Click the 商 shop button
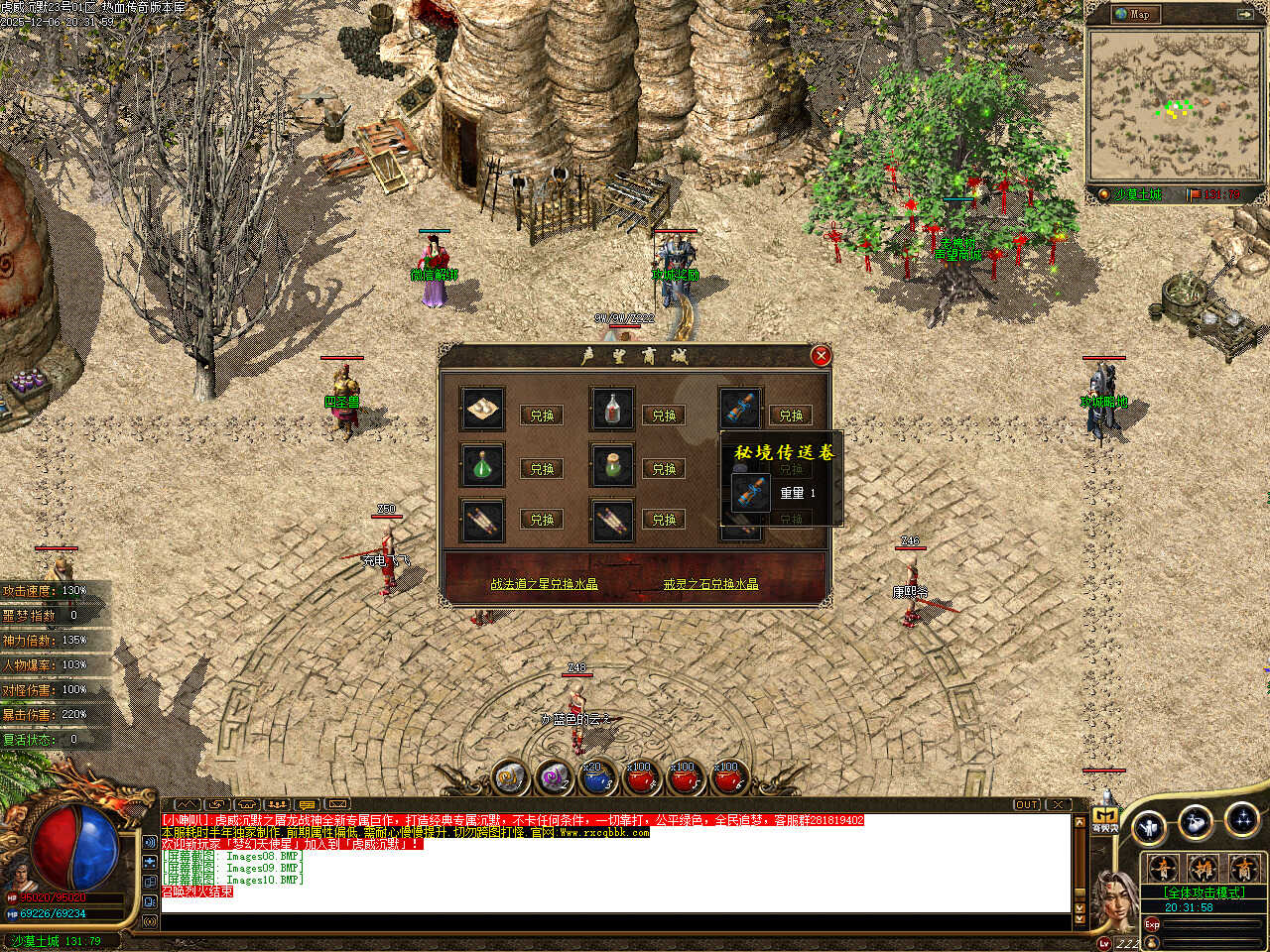Image resolution: width=1270 pixels, height=952 pixels. tap(1242, 869)
